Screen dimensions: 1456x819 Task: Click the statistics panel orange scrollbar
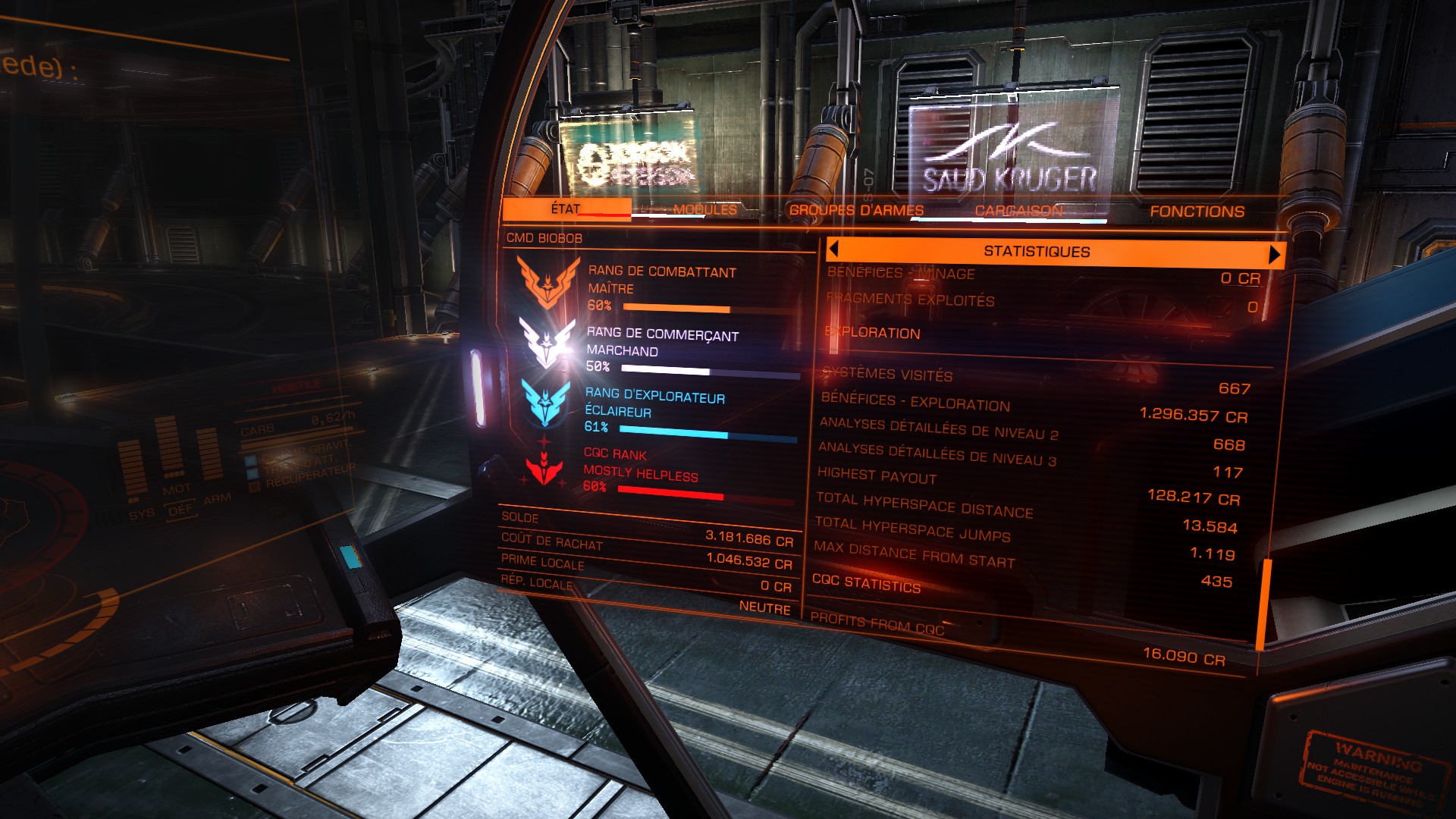1264,604
